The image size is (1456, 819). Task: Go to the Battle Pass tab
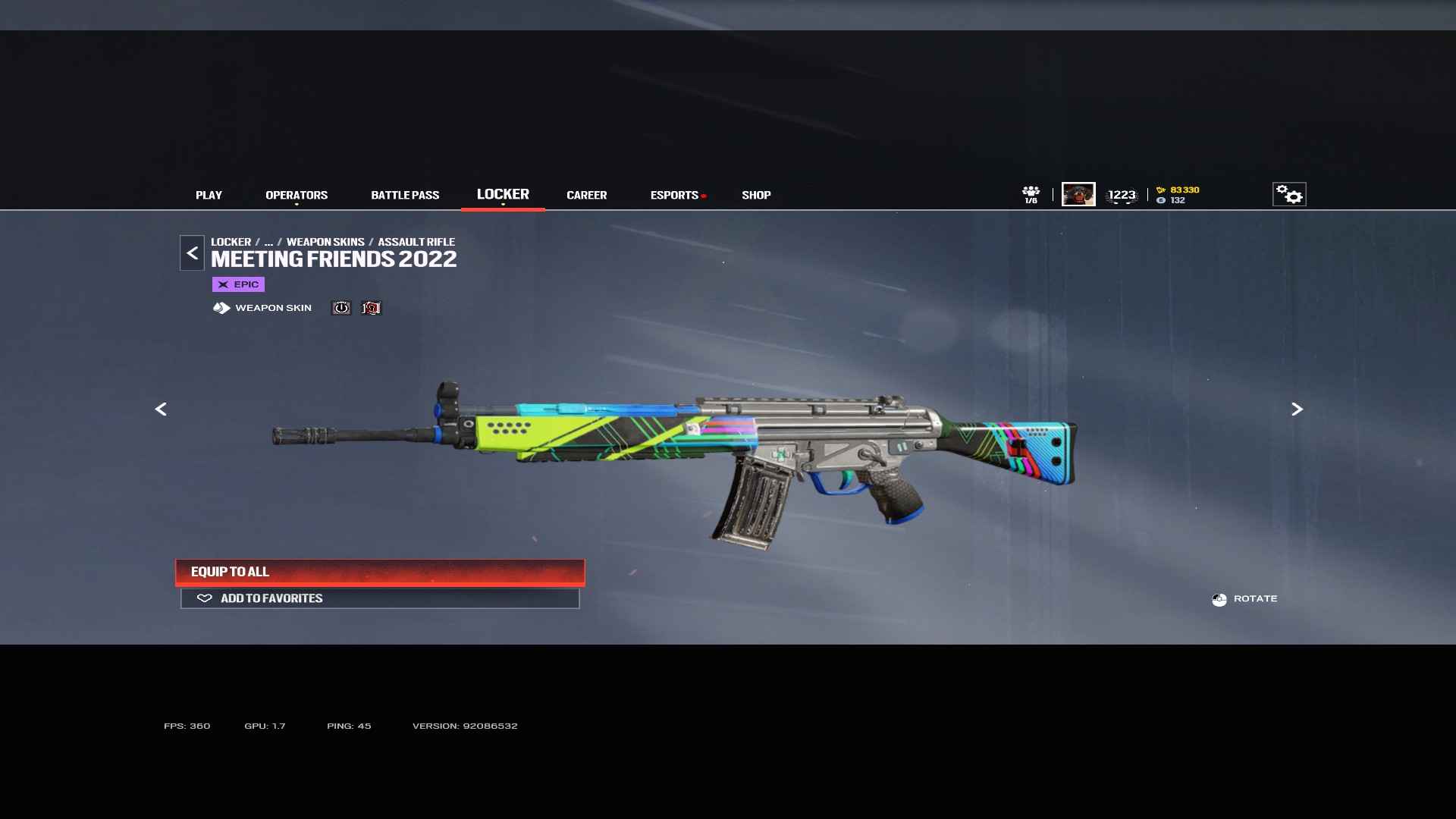pyautogui.click(x=405, y=195)
